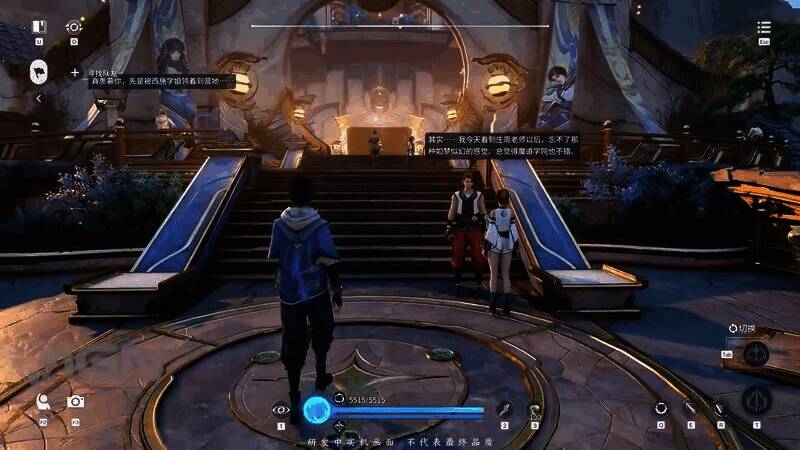
Task: Expand the 寻找队友 quest with plus button
Action: (75, 73)
